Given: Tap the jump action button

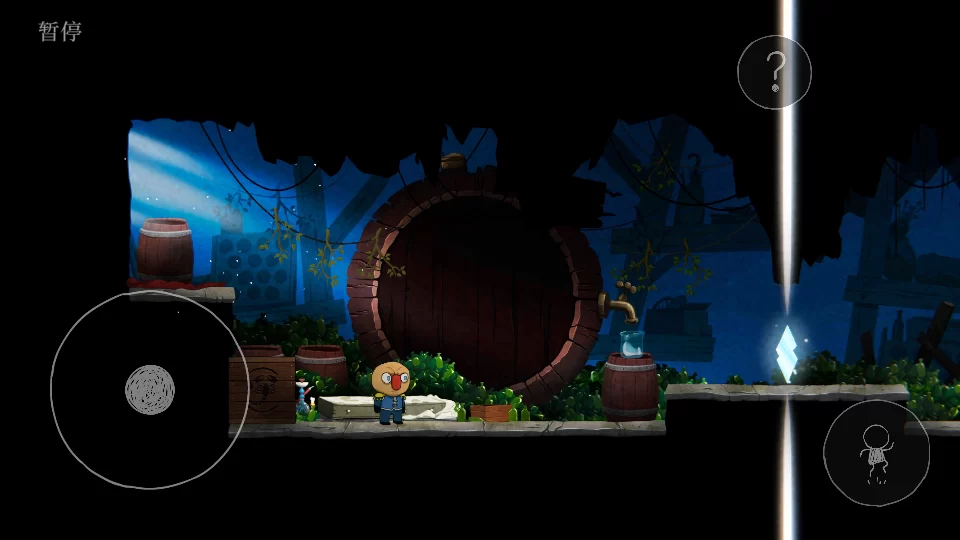Looking at the screenshot, I should (876, 453).
